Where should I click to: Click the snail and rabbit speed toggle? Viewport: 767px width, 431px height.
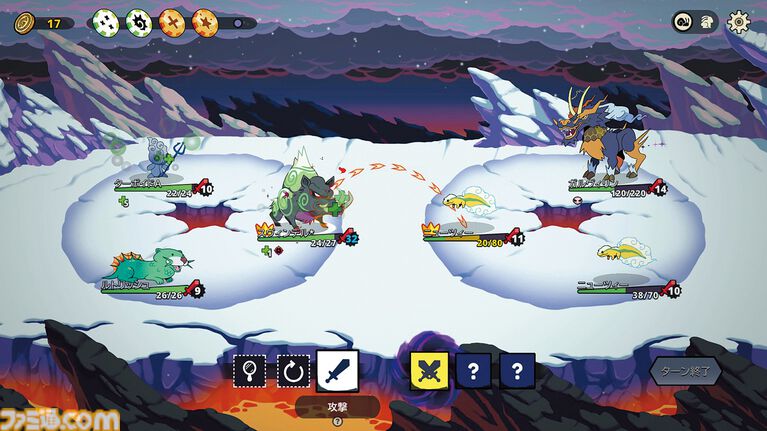[694, 21]
